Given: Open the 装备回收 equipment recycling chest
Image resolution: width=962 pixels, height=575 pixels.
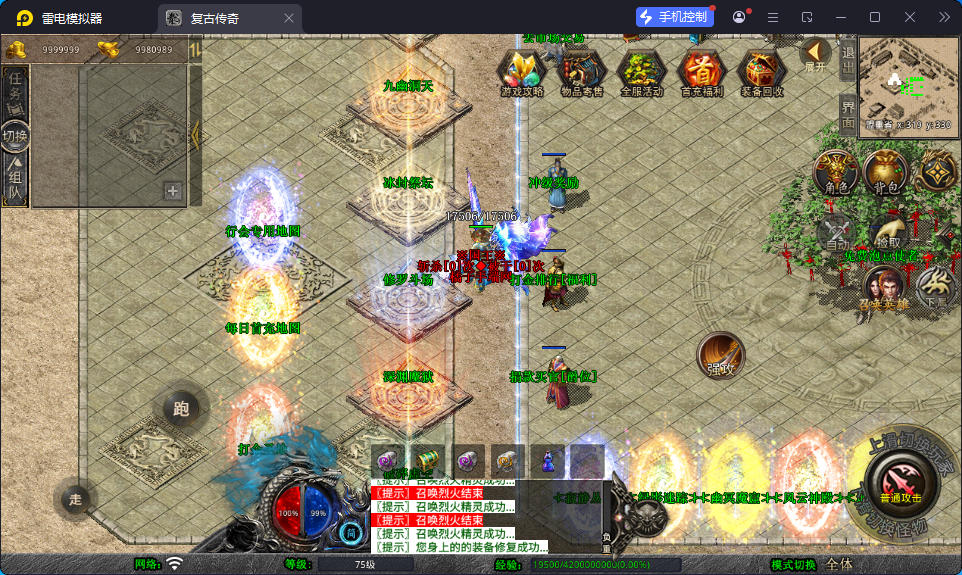Looking at the screenshot, I should tap(762, 71).
